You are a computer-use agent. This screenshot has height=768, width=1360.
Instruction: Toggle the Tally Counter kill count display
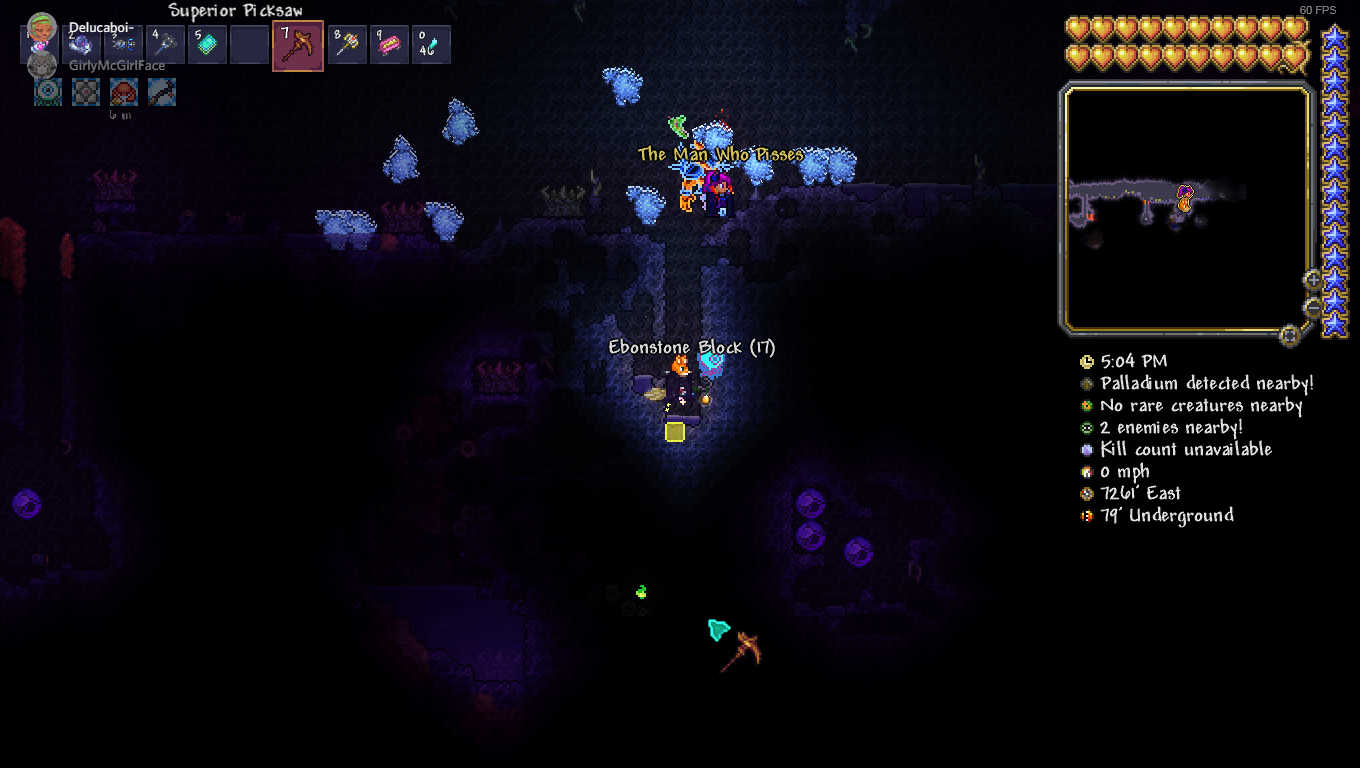(x=1087, y=449)
